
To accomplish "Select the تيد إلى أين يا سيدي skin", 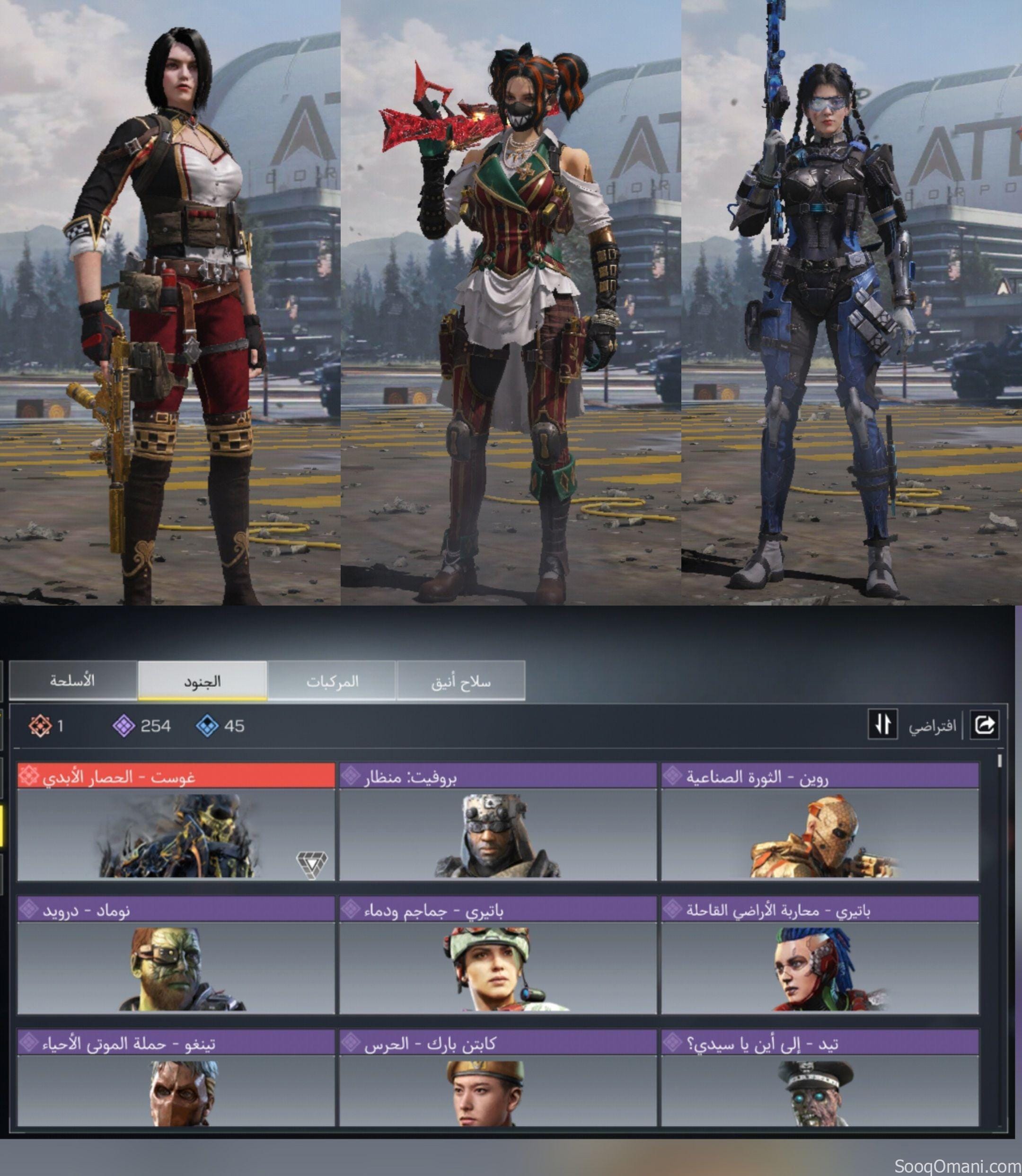I will 820,1079.
